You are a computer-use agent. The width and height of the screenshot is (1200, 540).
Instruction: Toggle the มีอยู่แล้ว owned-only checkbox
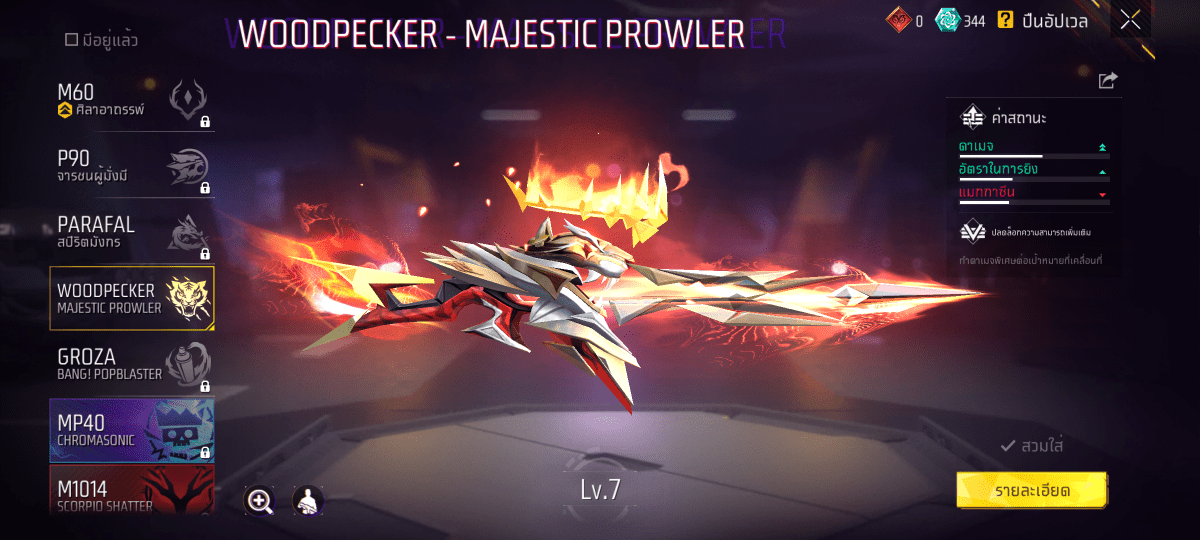[x=71, y=41]
